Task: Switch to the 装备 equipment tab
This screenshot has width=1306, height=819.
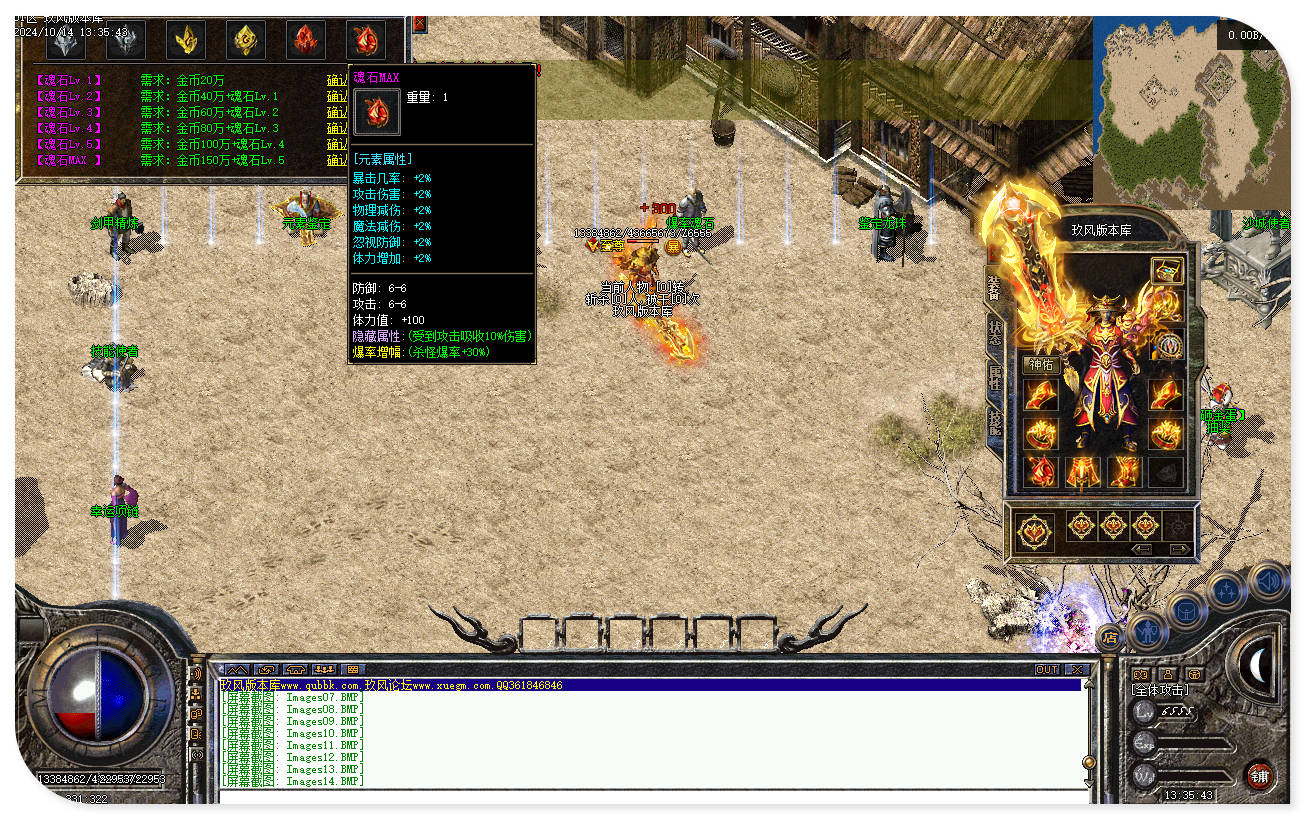Action: pyautogui.click(x=994, y=287)
